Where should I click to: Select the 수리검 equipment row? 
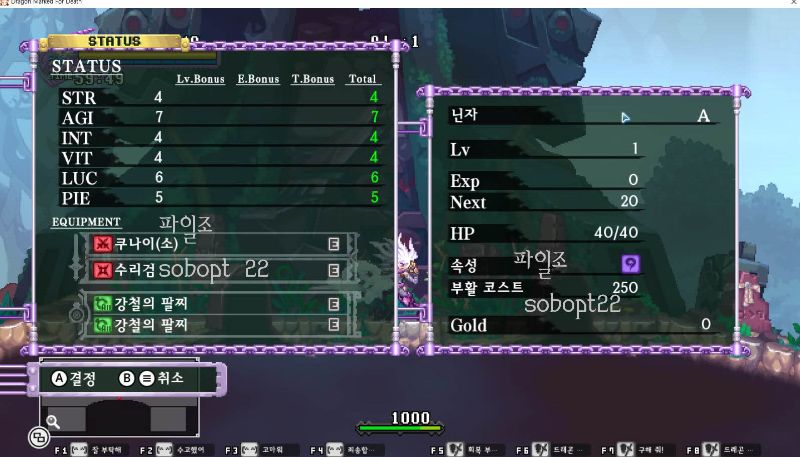pos(218,270)
